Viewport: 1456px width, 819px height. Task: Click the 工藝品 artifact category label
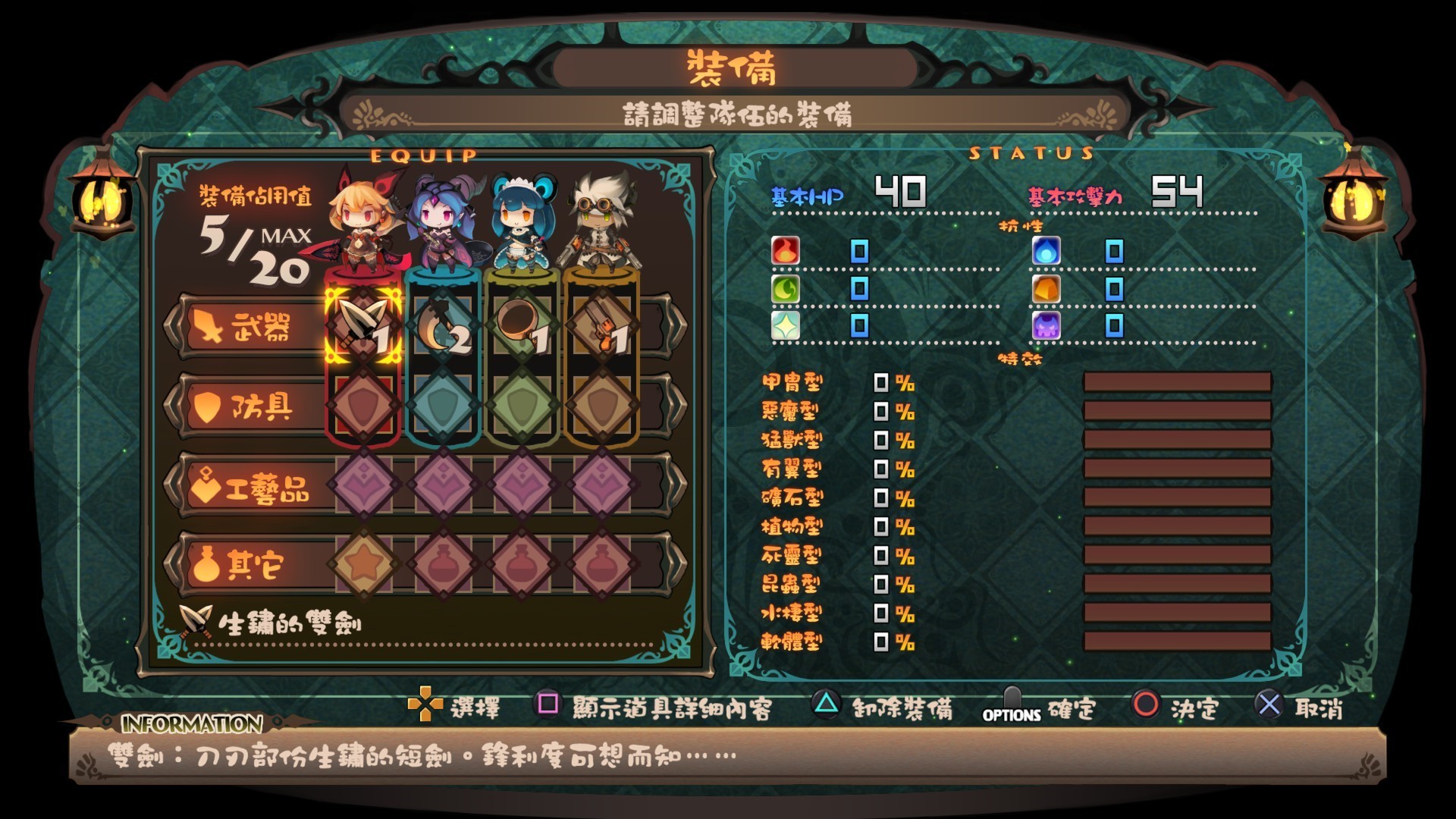coord(250,487)
